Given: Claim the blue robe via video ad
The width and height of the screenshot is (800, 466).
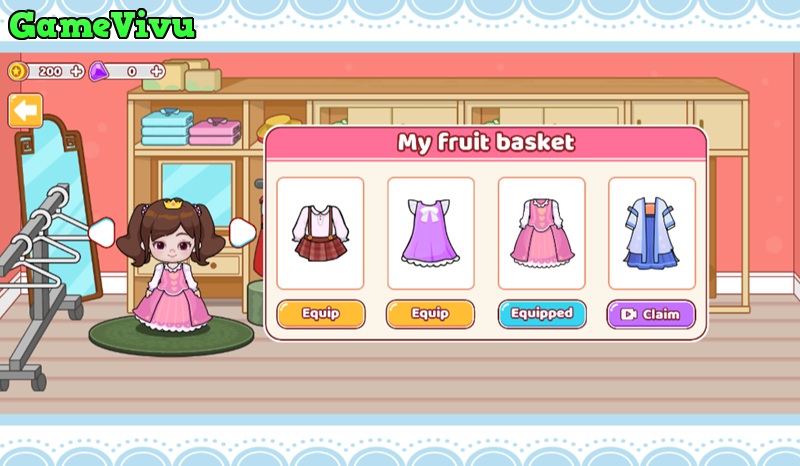Looking at the screenshot, I should pyautogui.click(x=651, y=314).
